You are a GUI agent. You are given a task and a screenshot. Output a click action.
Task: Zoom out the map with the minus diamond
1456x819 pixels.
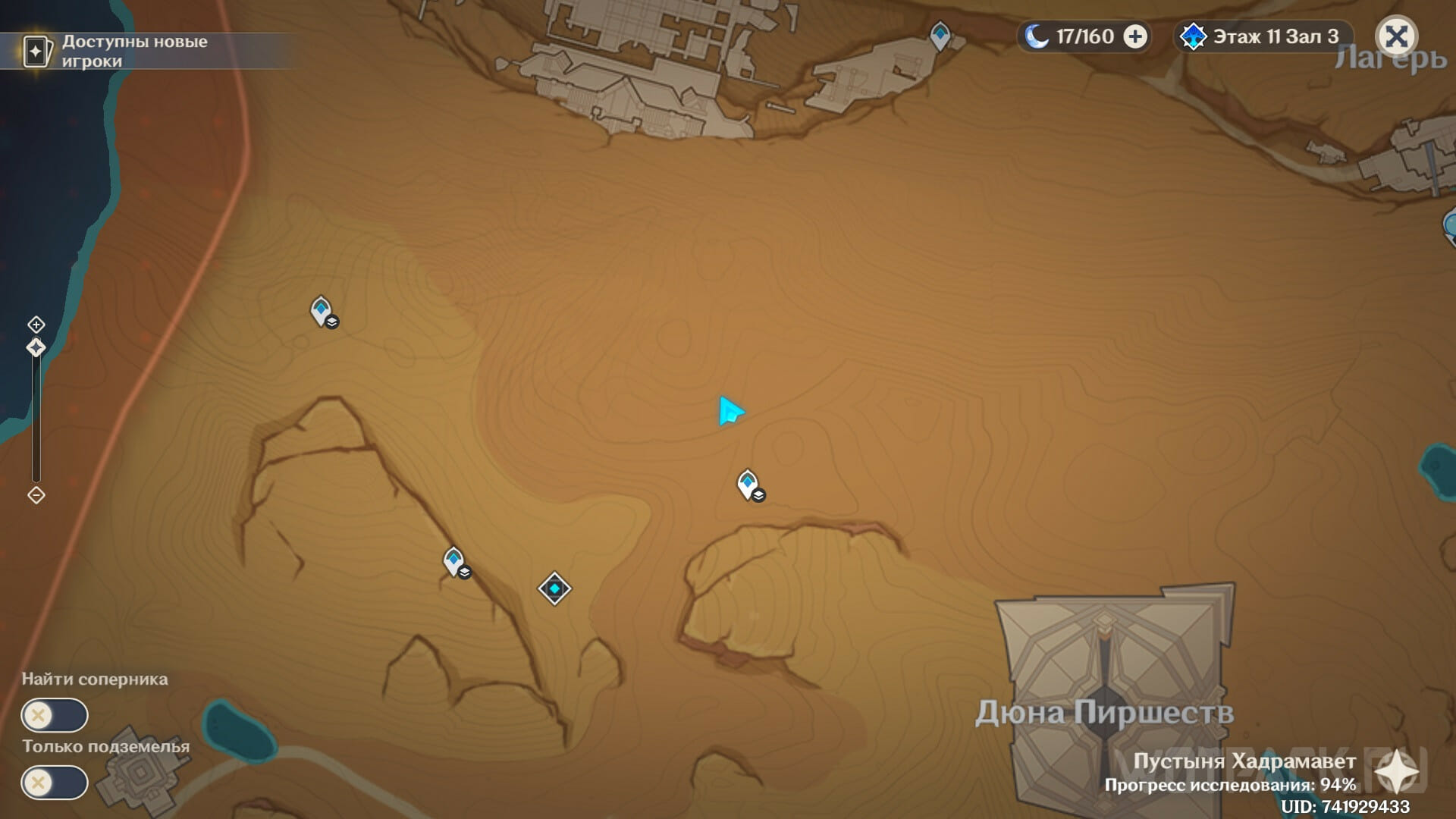(x=36, y=495)
